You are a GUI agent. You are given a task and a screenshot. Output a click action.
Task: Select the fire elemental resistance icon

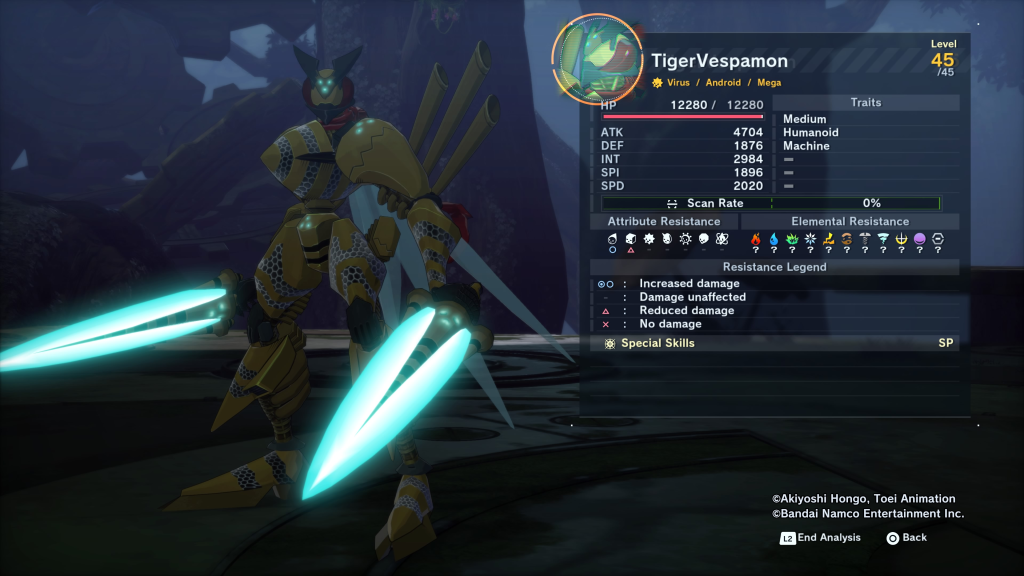point(756,239)
